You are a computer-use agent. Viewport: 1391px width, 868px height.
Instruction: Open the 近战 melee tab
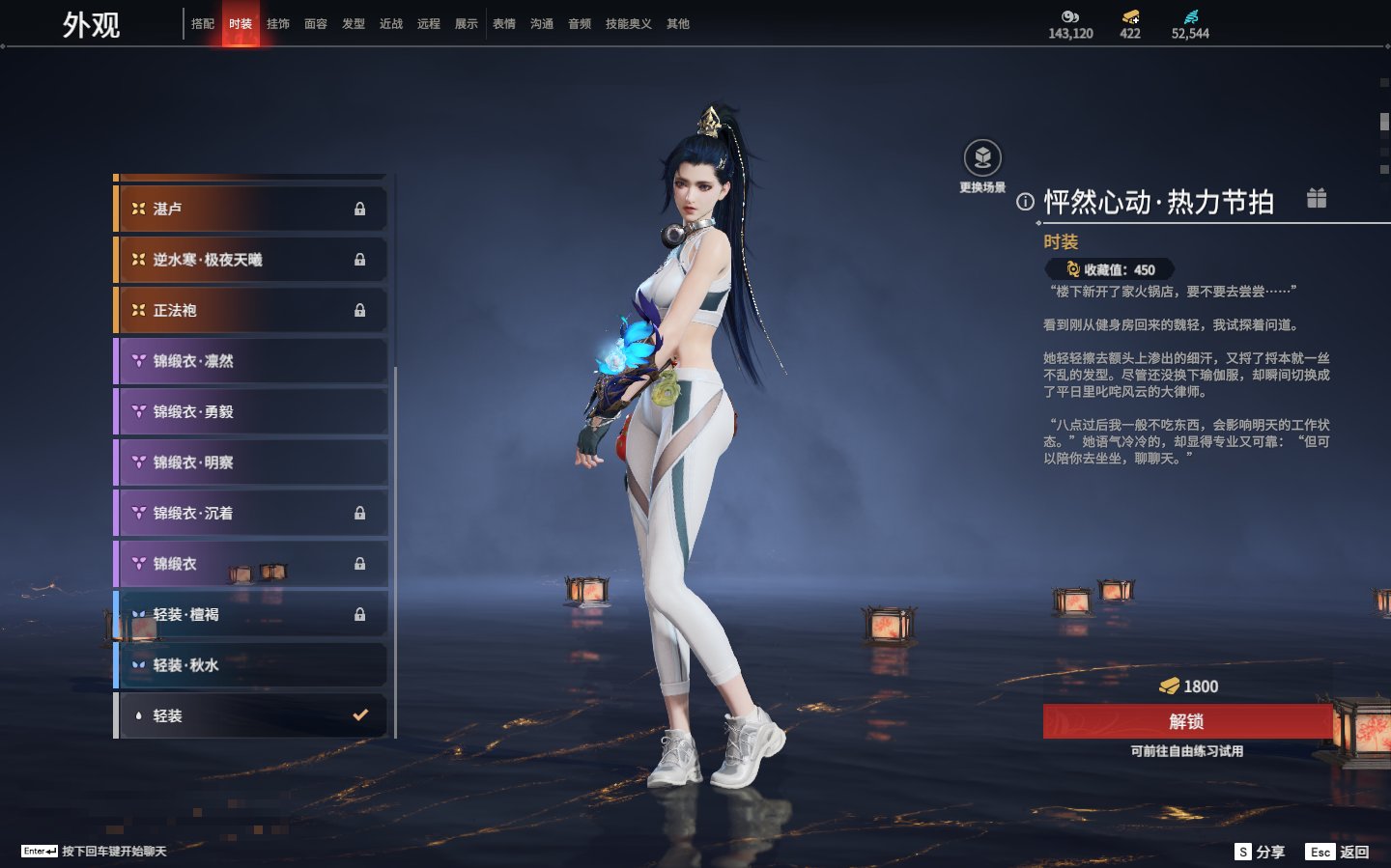[391, 24]
